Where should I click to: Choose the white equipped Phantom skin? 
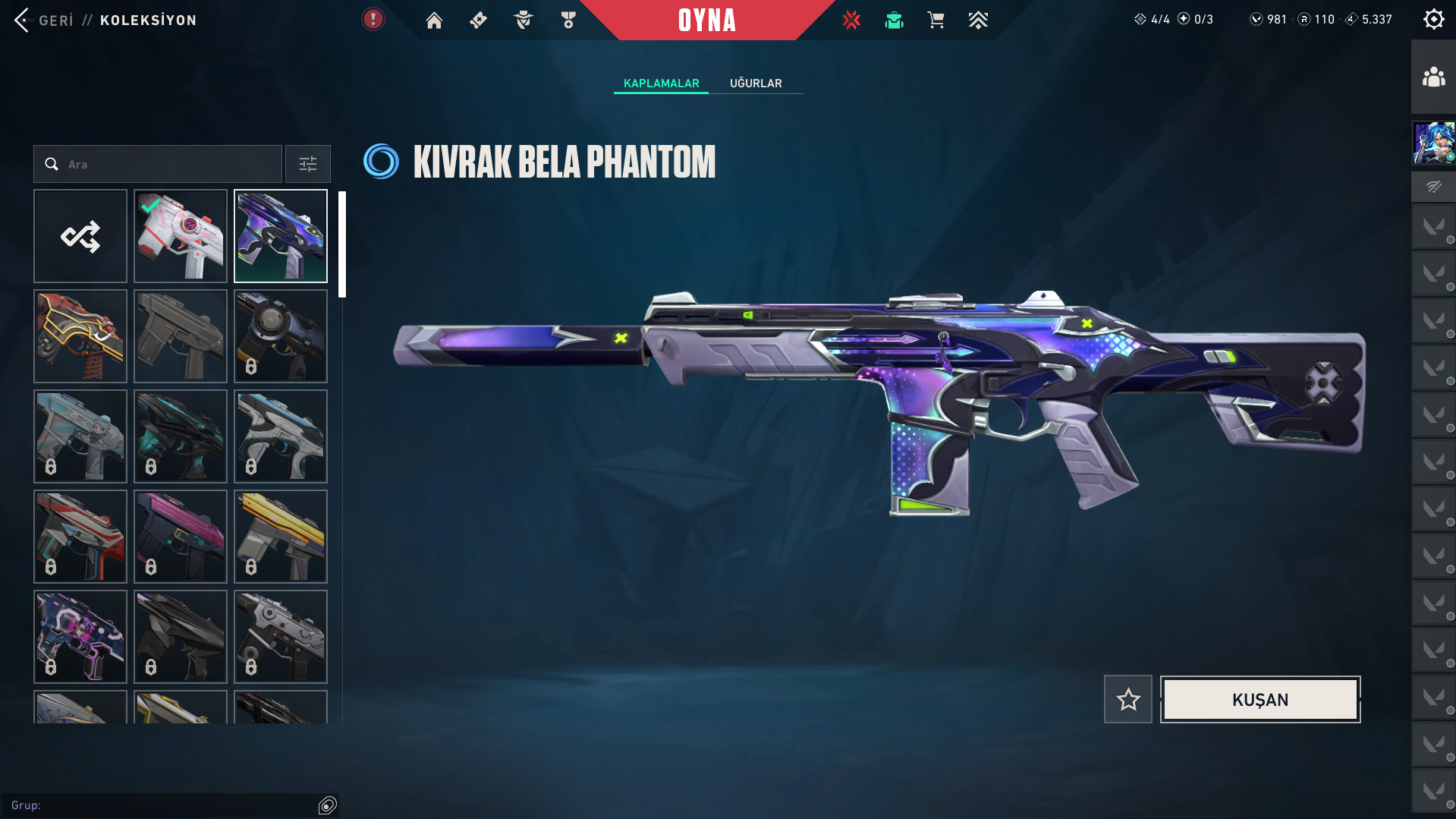[181, 237]
